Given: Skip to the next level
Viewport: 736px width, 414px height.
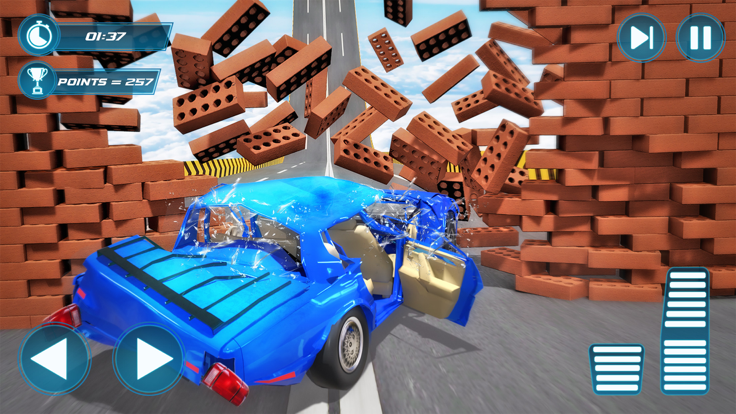Looking at the screenshot, I should click(641, 39).
